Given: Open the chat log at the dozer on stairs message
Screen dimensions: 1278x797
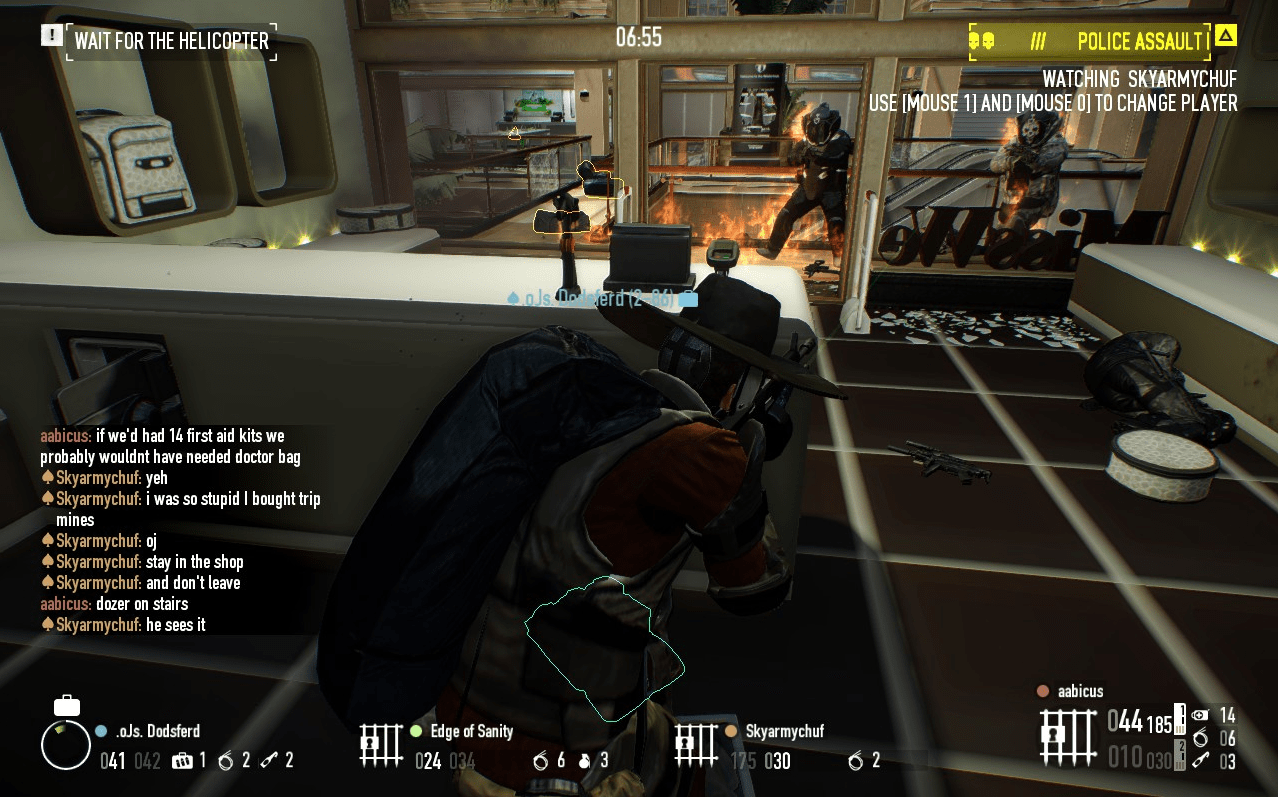Looking at the screenshot, I should coord(141,604).
